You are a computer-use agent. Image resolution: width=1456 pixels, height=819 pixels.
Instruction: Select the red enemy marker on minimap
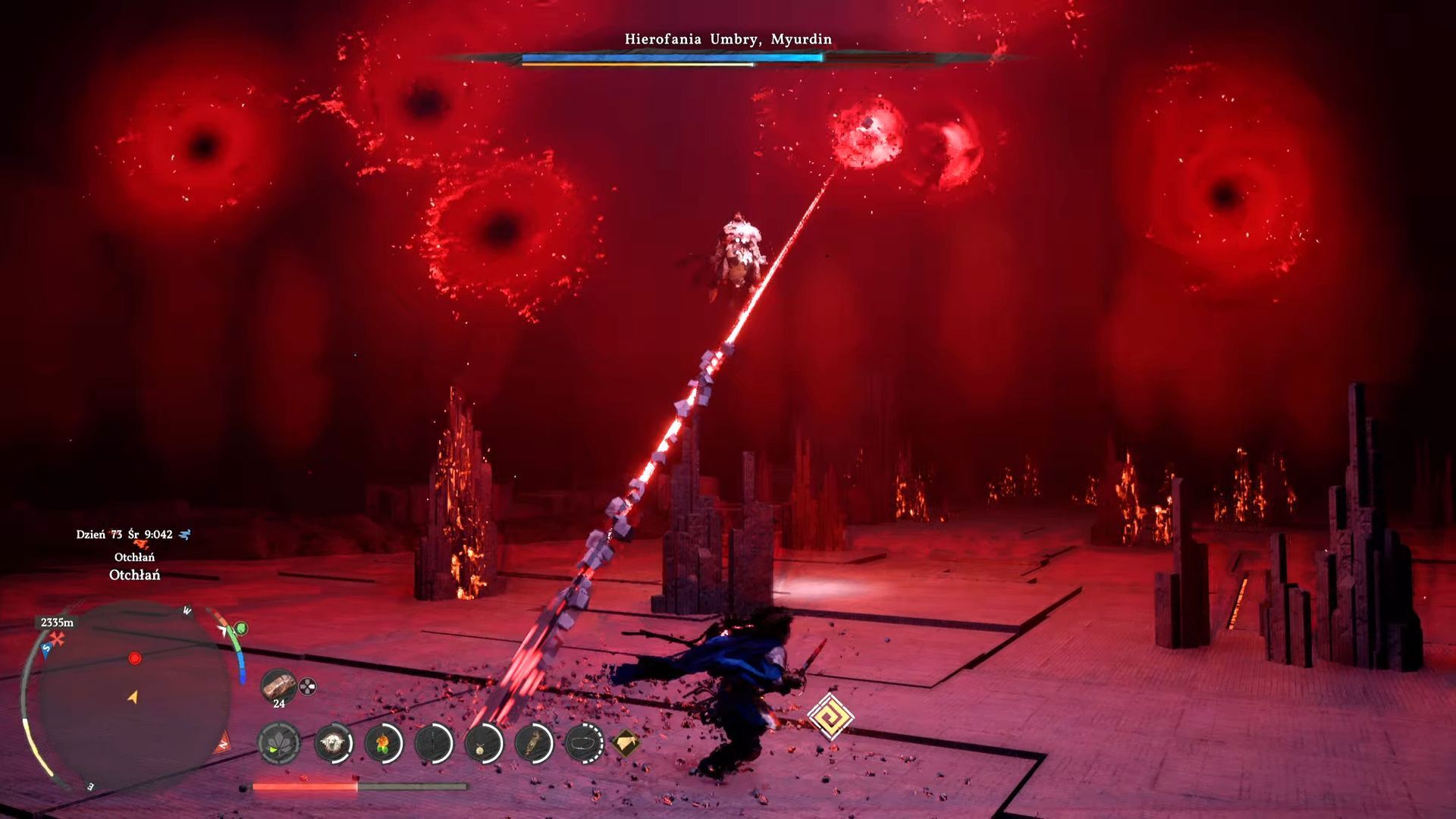pos(135,658)
